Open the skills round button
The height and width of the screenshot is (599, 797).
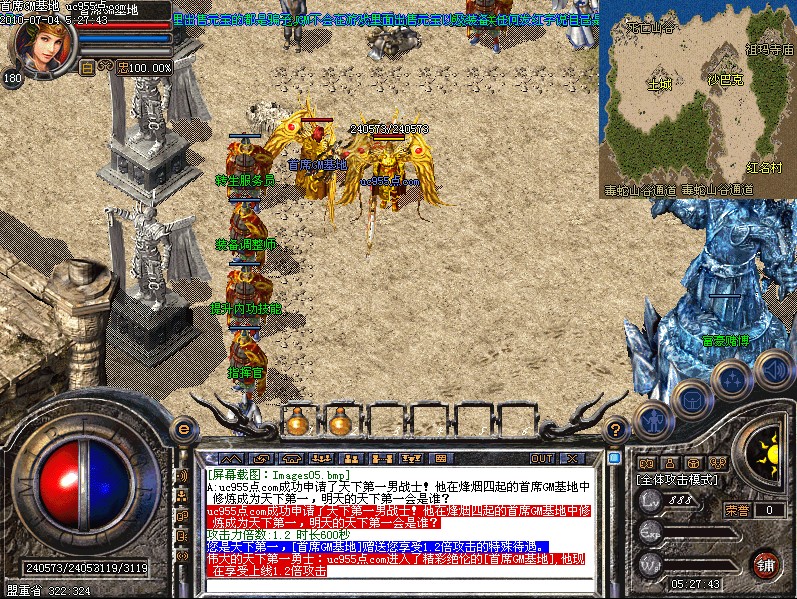732,380
